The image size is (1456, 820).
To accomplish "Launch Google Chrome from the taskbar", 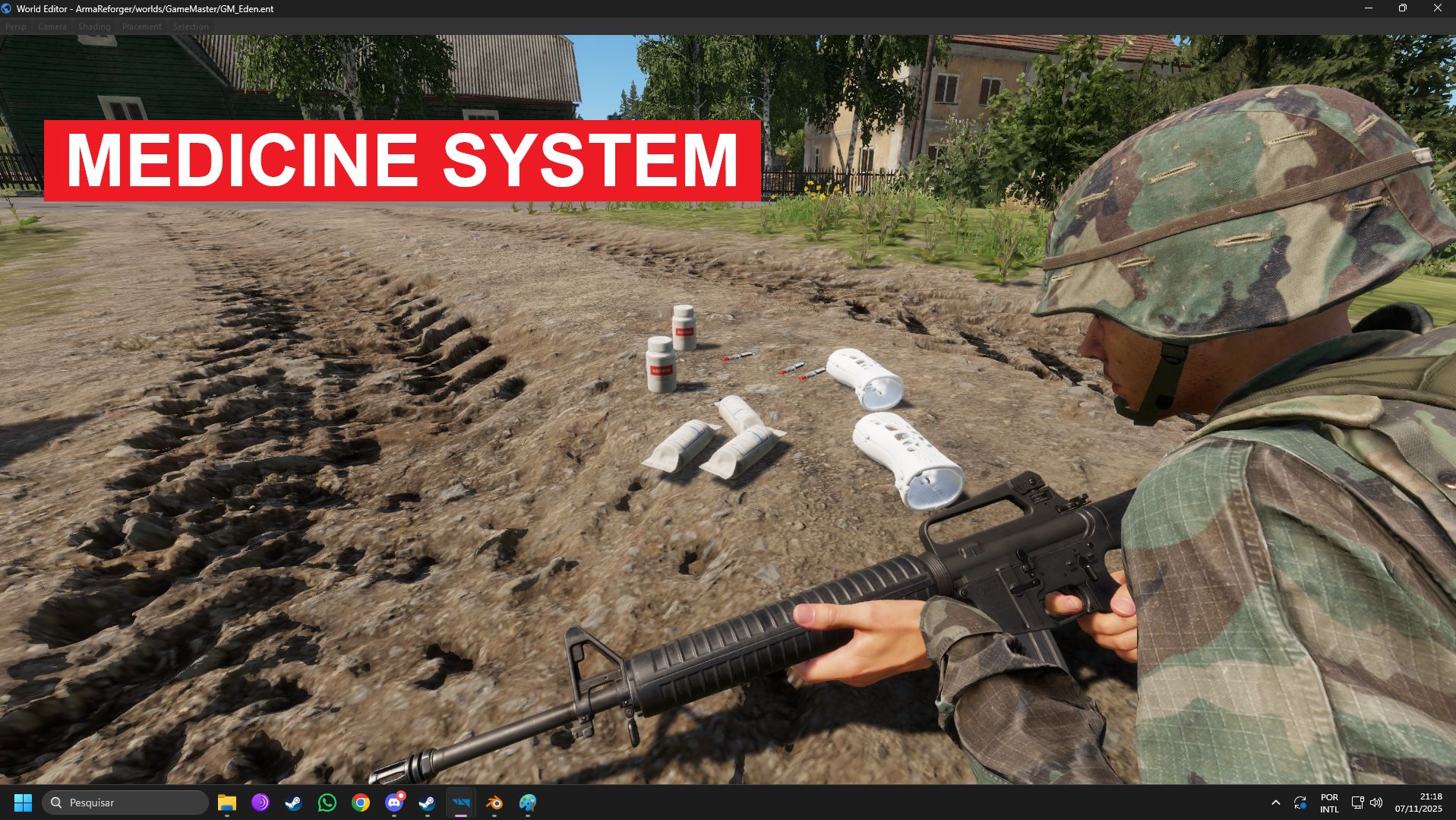I will (360, 803).
